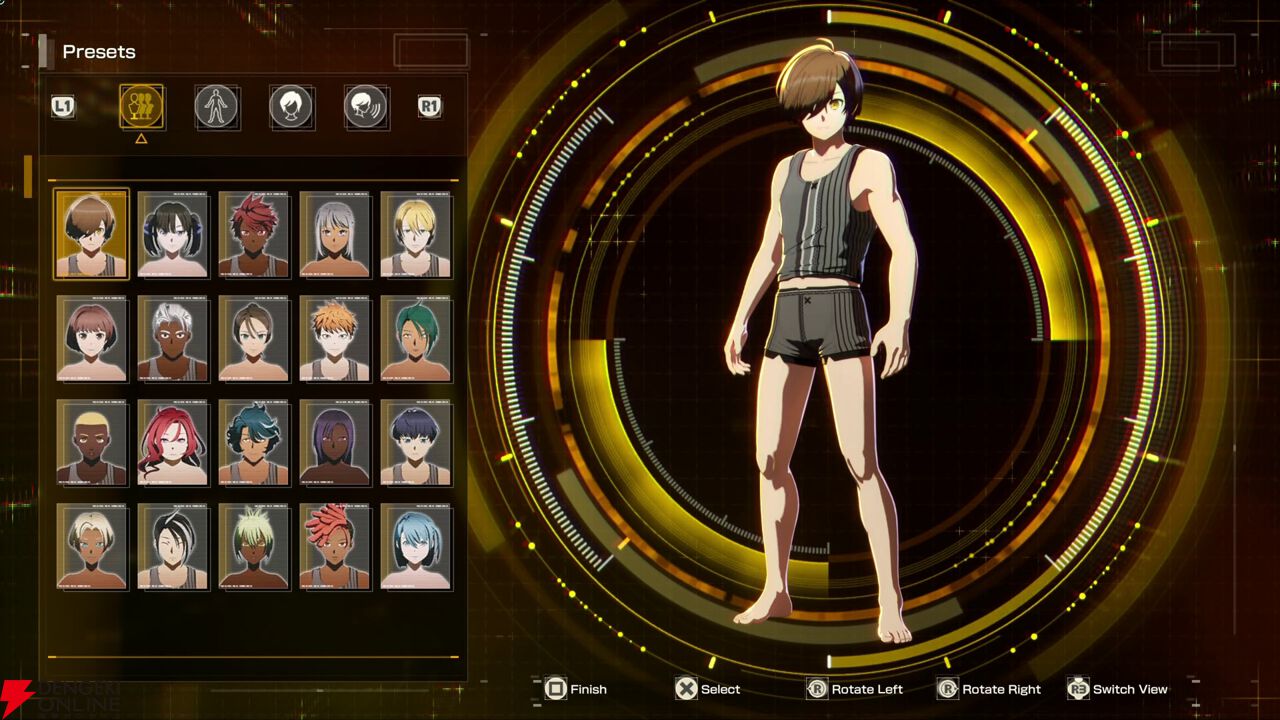The image size is (1280, 720).
Task: Choose the black-and-white split hair preset
Action: click(x=173, y=546)
